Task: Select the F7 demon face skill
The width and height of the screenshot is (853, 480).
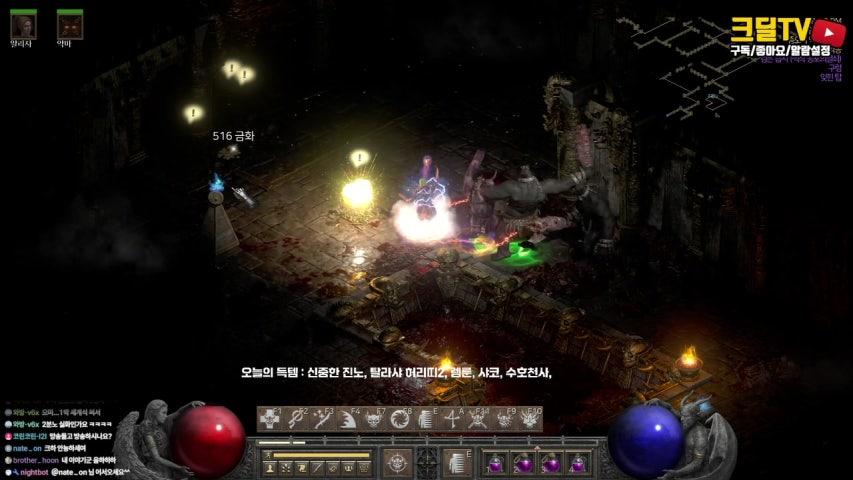Action: point(374,419)
